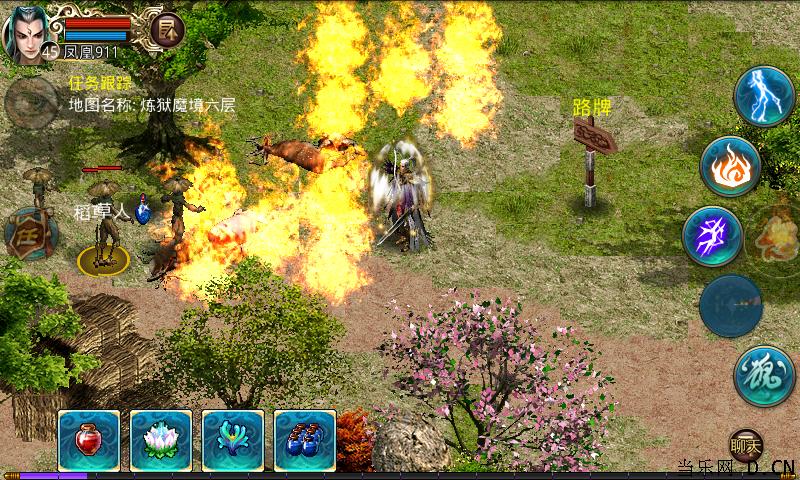Image resolution: width=800 pixels, height=480 pixels.
Task: Tap the round menu icon beside the health bars
Action: tap(167, 31)
